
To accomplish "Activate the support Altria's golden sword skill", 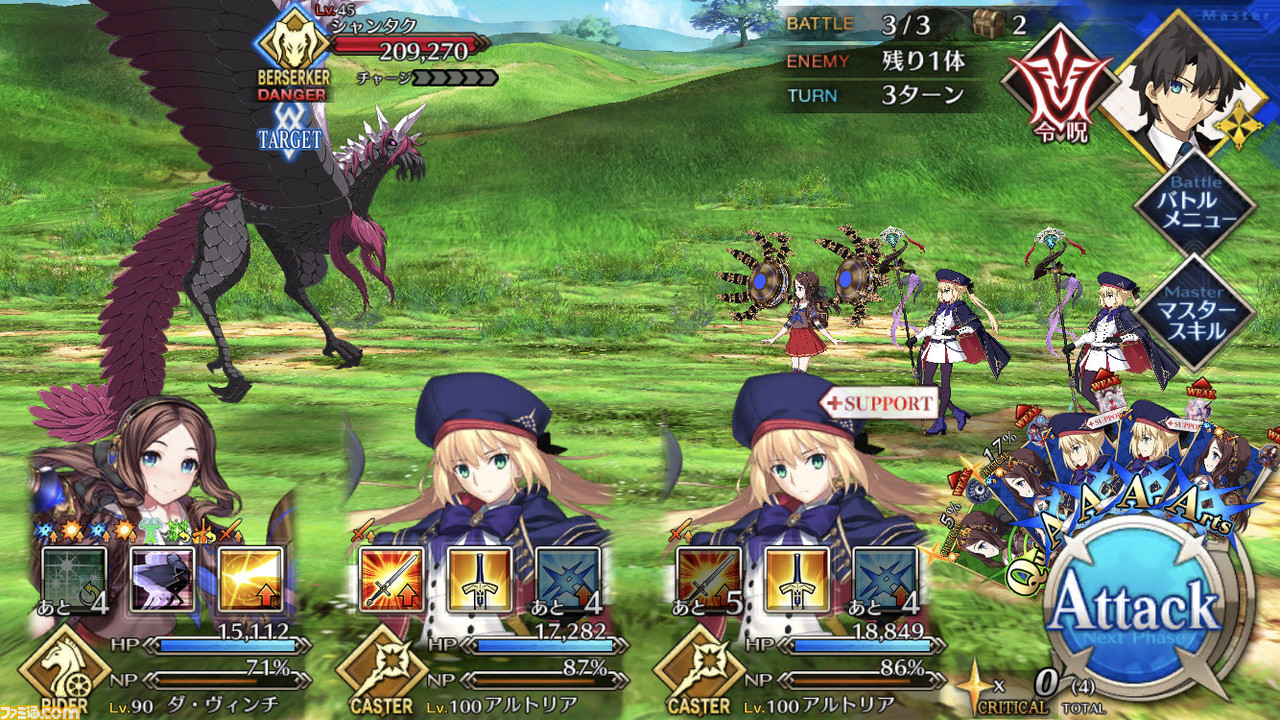I will tap(797, 581).
